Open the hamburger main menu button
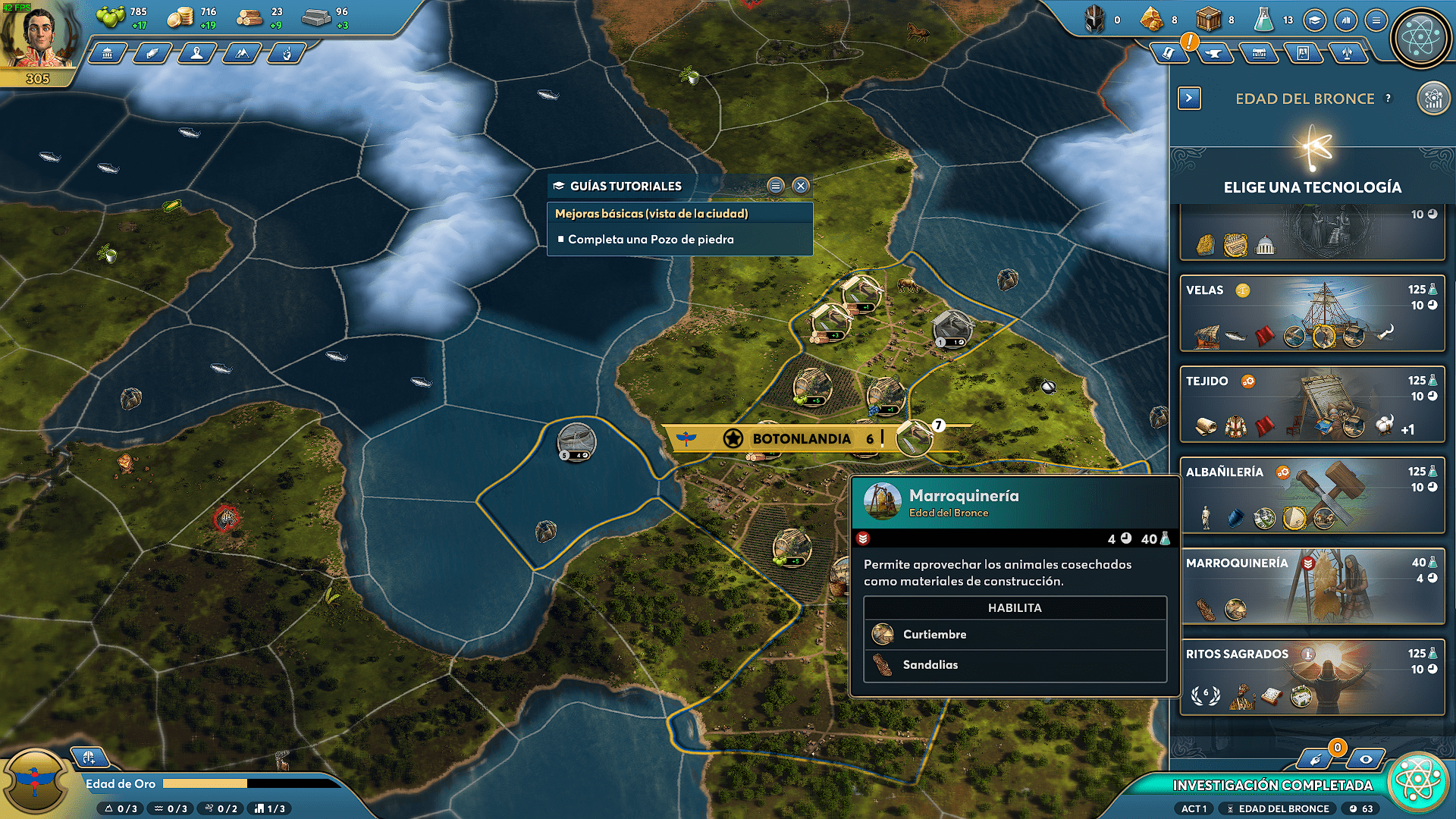 pos(1376,20)
